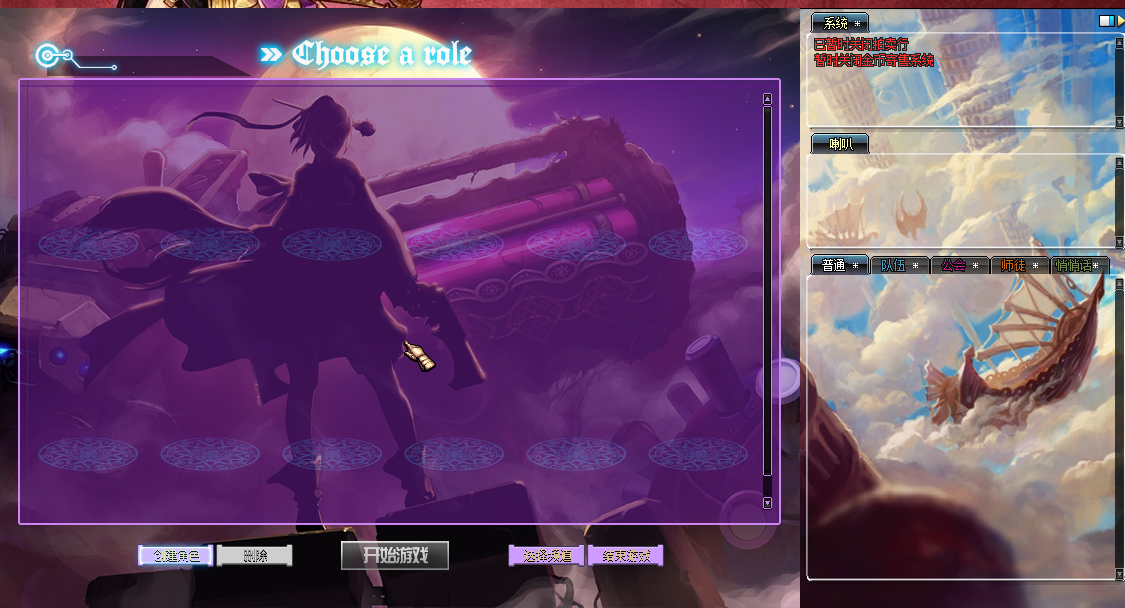
Task: Switch to the 系统 system chat tab
Action: (x=838, y=23)
